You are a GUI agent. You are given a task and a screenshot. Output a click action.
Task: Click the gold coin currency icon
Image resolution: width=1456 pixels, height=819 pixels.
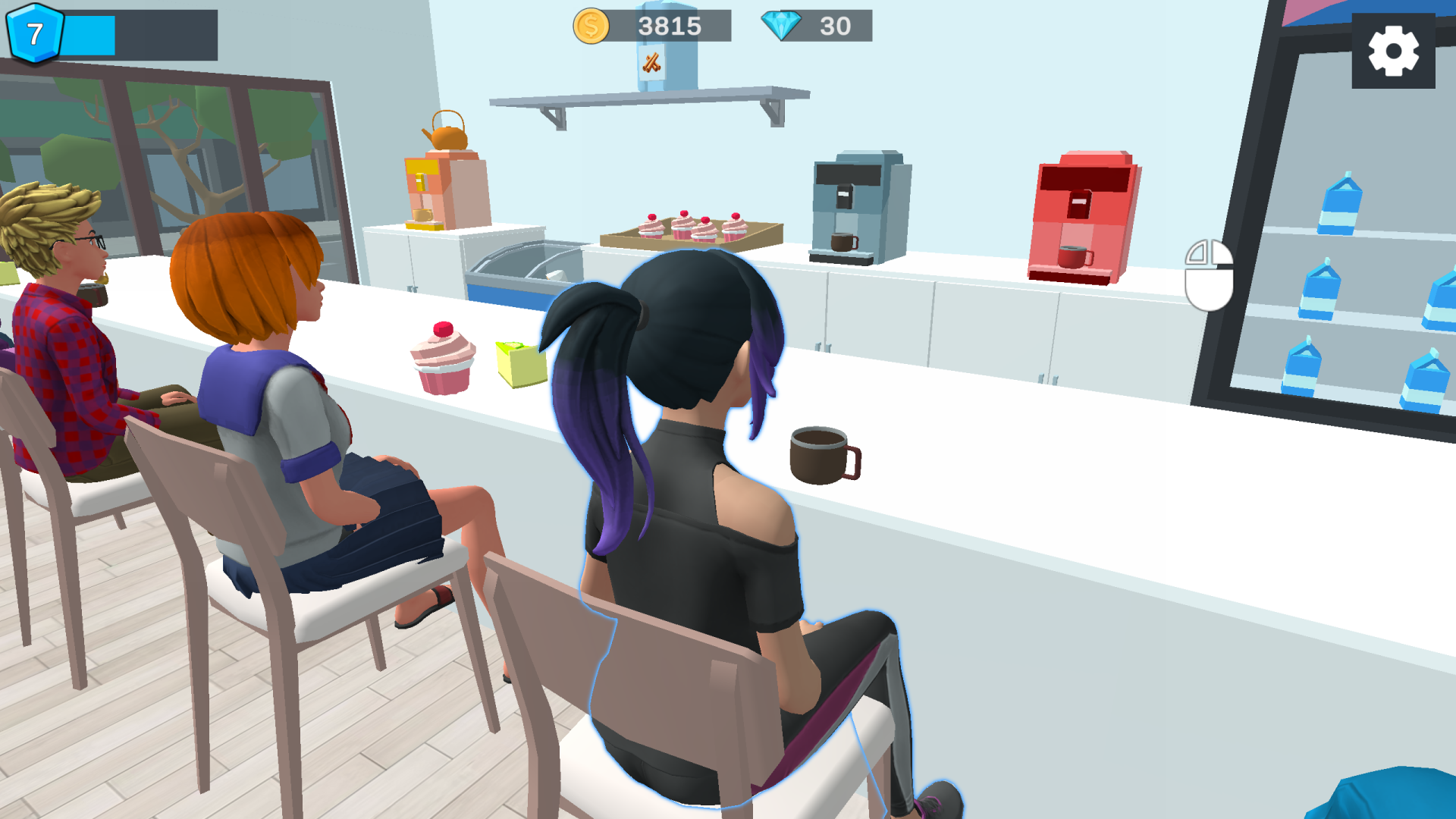(x=589, y=26)
